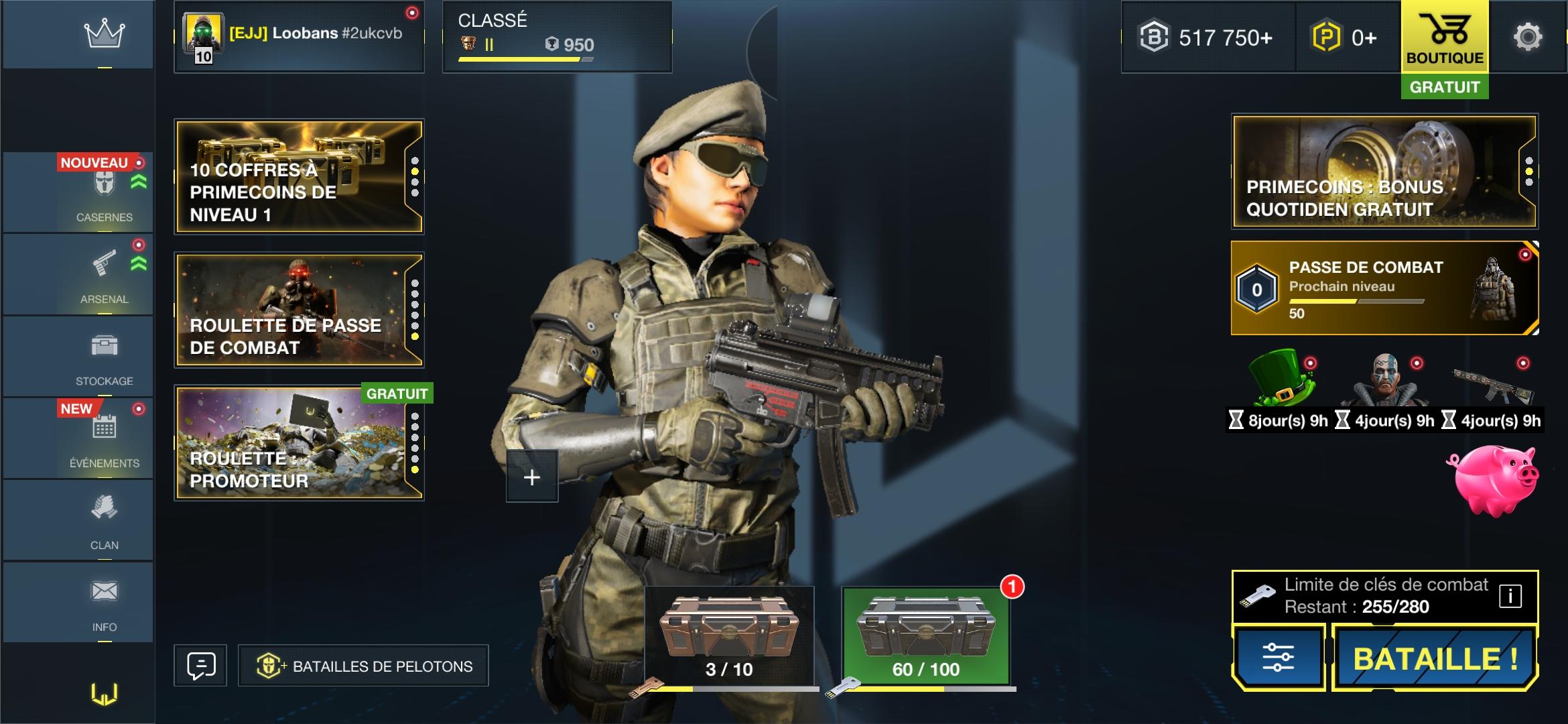Open the Roulette de Passe de Combat banner
This screenshot has width=1568, height=724.
pyautogui.click(x=299, y=310)
